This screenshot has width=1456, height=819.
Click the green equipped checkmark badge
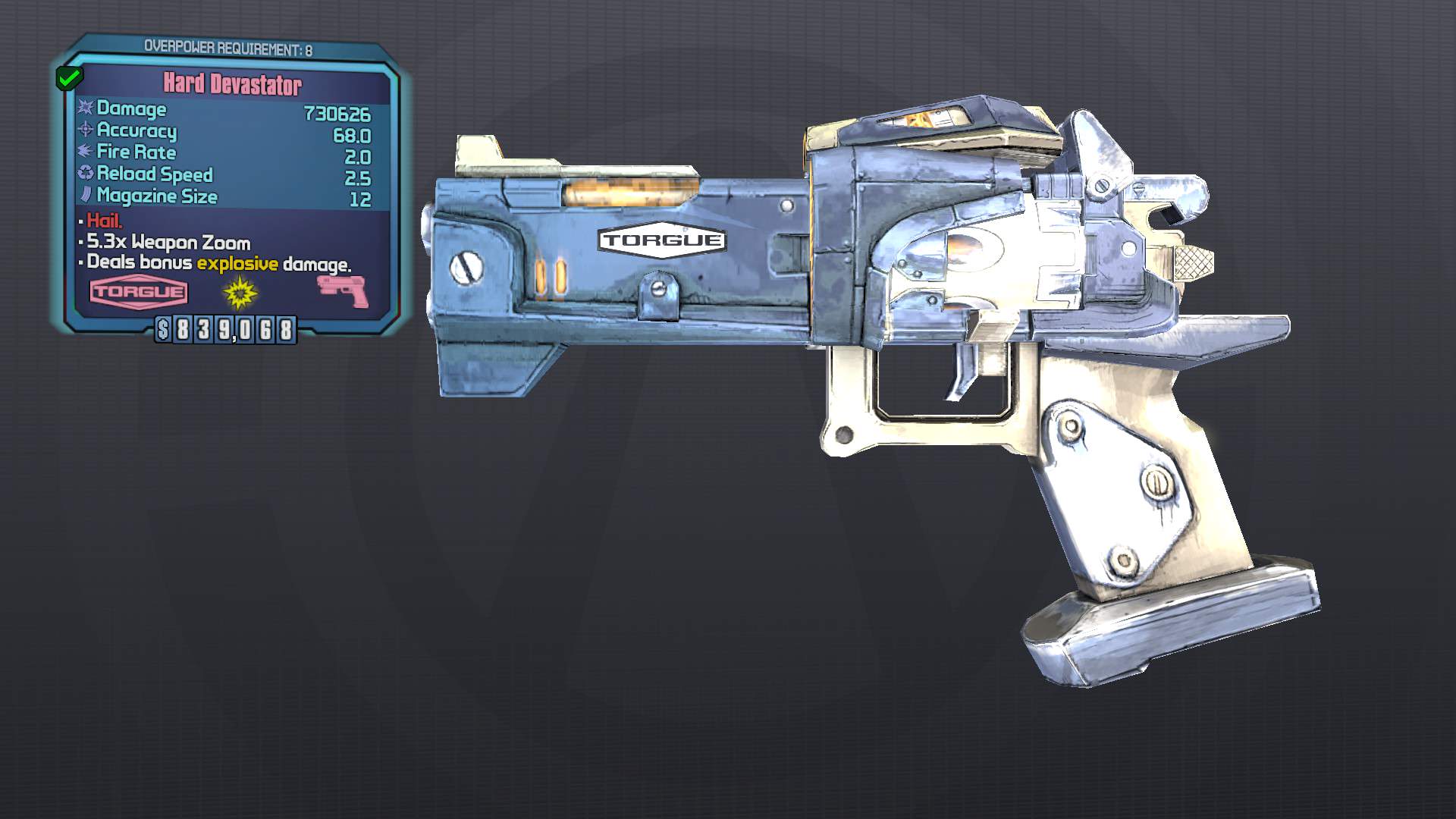coord(70,77)
